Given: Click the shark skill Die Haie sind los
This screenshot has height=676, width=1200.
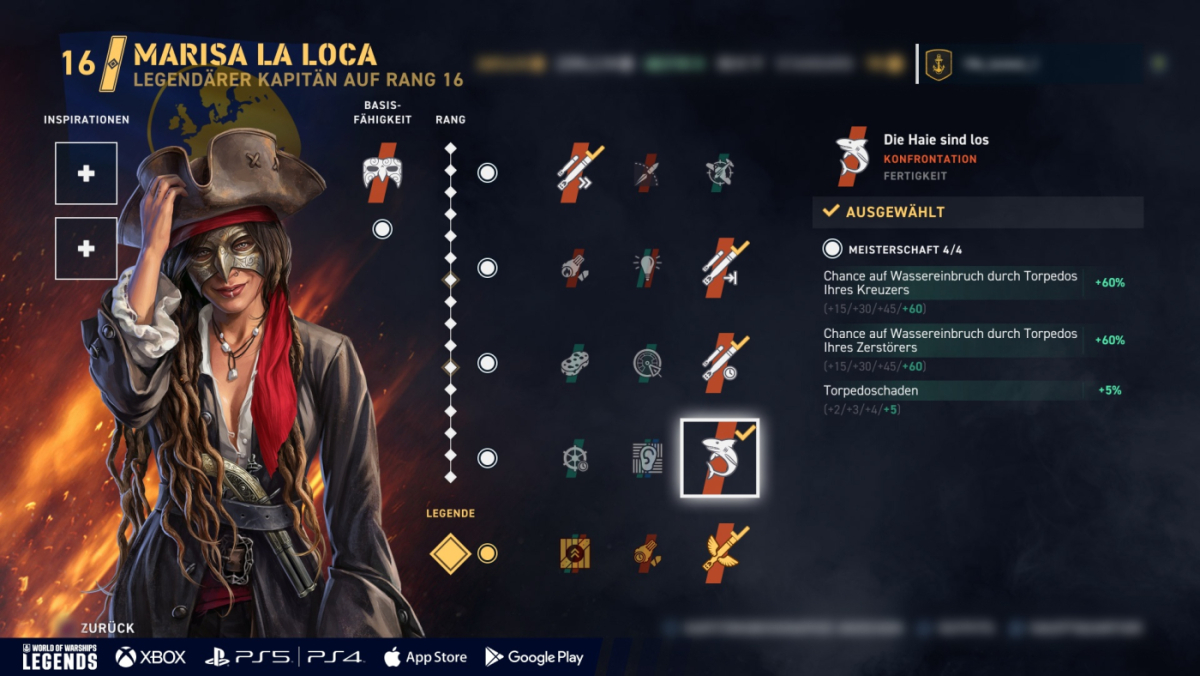Looking at the screenshot, I should [720, 458].
